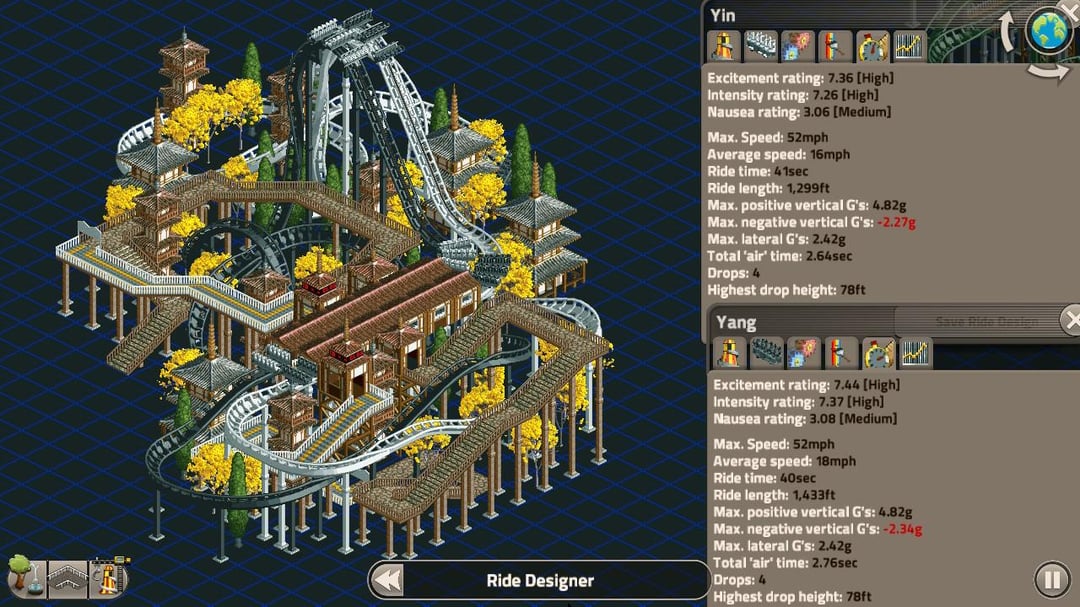The height and width of the screenshot is (607, 1080).
Task: Open the Yang panel's gears operating options tab
Action: click(x=803, y=353)
